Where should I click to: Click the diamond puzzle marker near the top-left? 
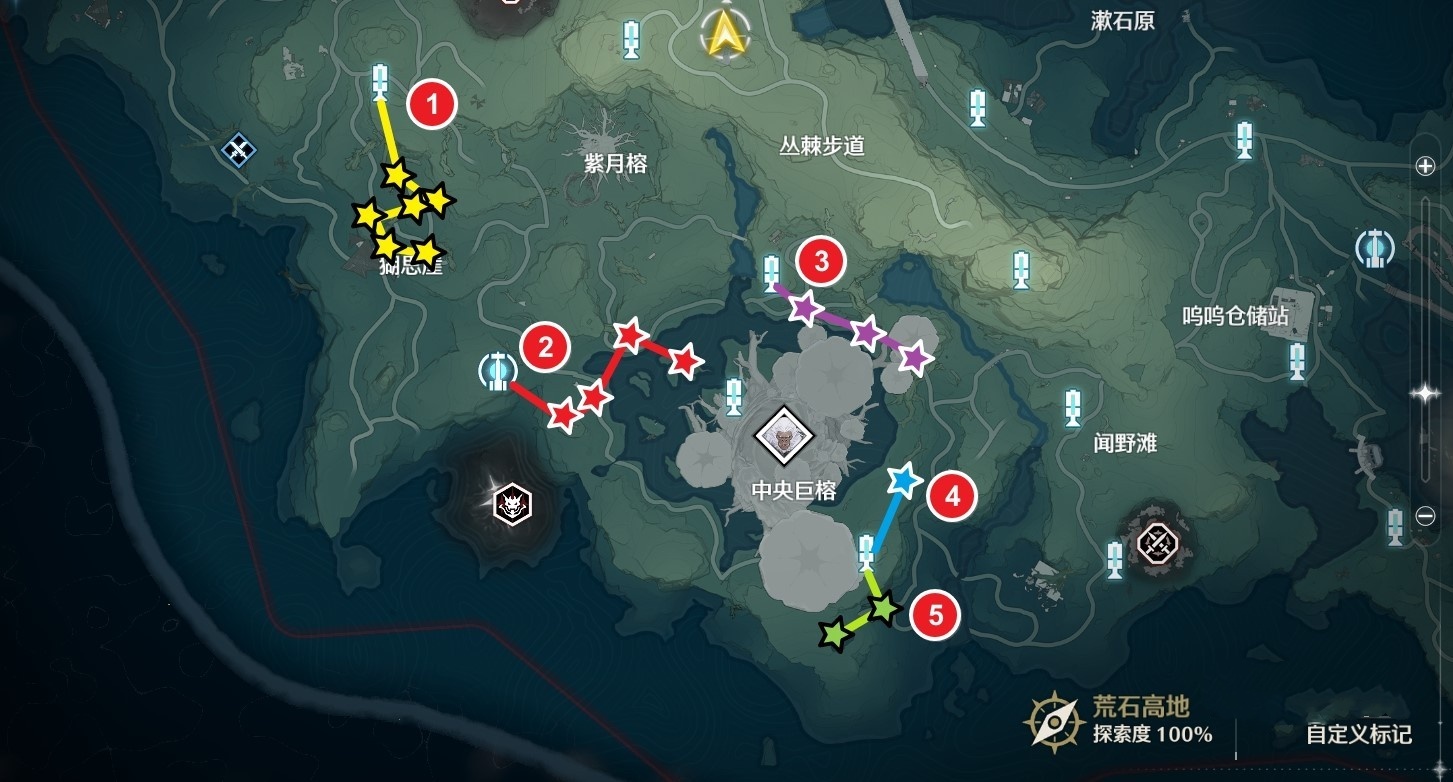[x=237, y=151]
